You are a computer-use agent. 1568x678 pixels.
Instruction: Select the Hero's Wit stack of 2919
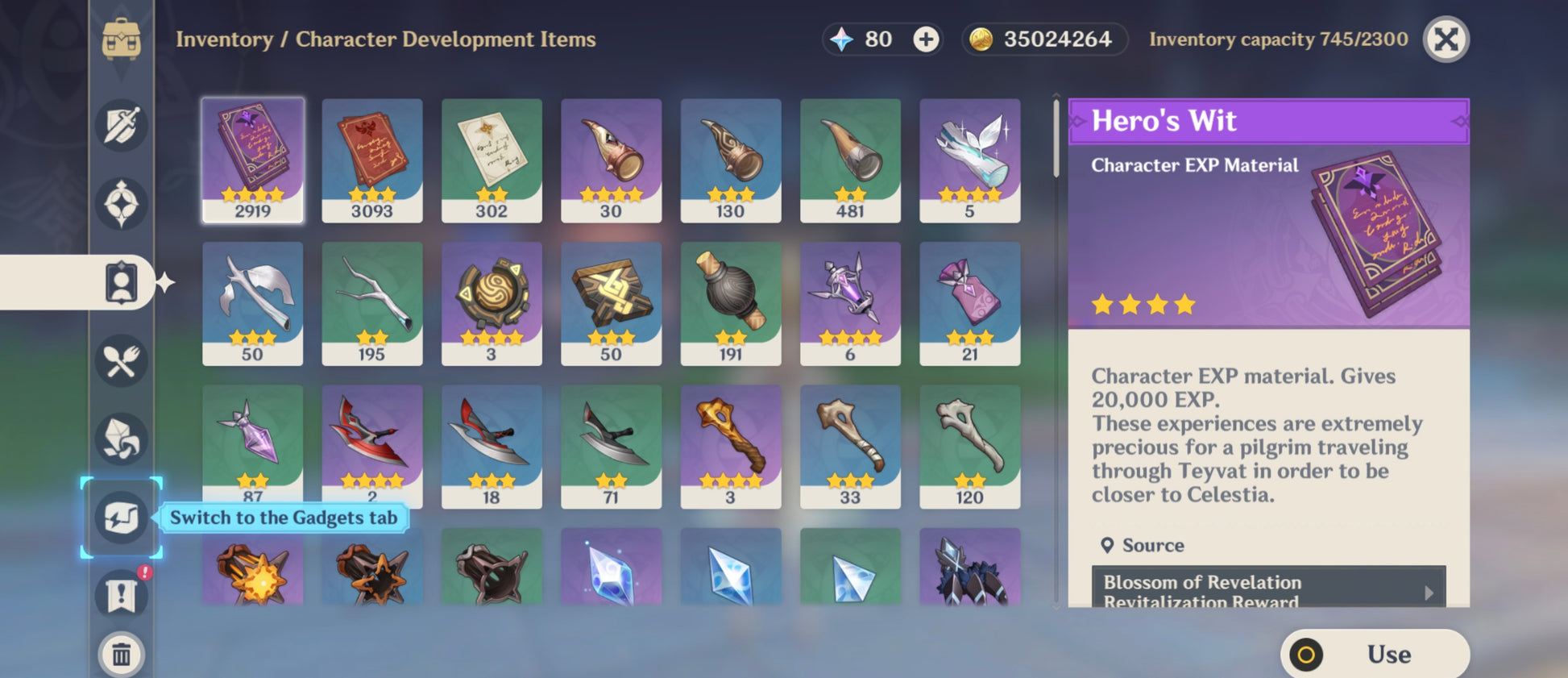pos(252,160)
